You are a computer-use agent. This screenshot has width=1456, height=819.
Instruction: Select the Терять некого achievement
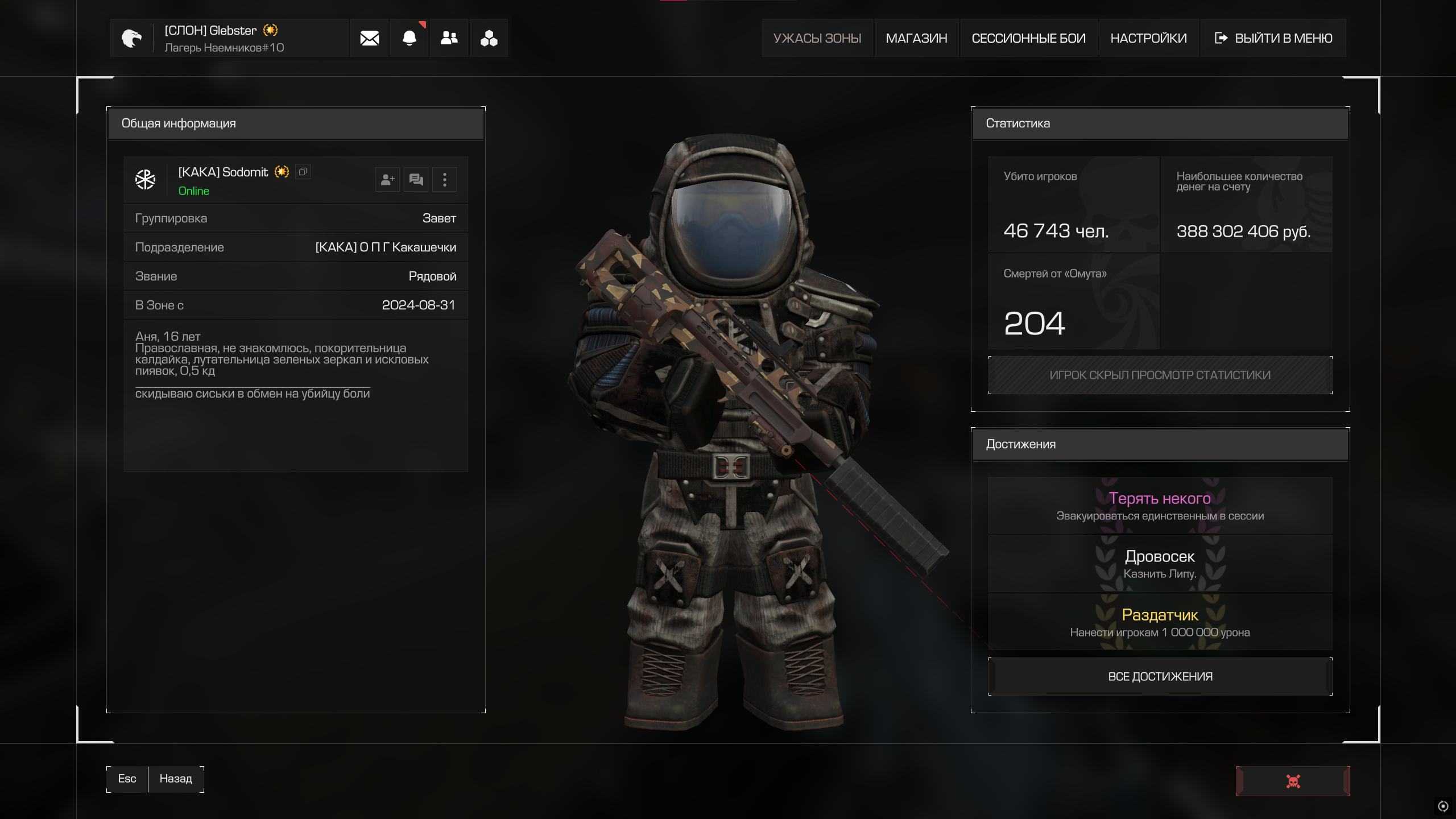pyautogui.click(x=1160, y=506)
